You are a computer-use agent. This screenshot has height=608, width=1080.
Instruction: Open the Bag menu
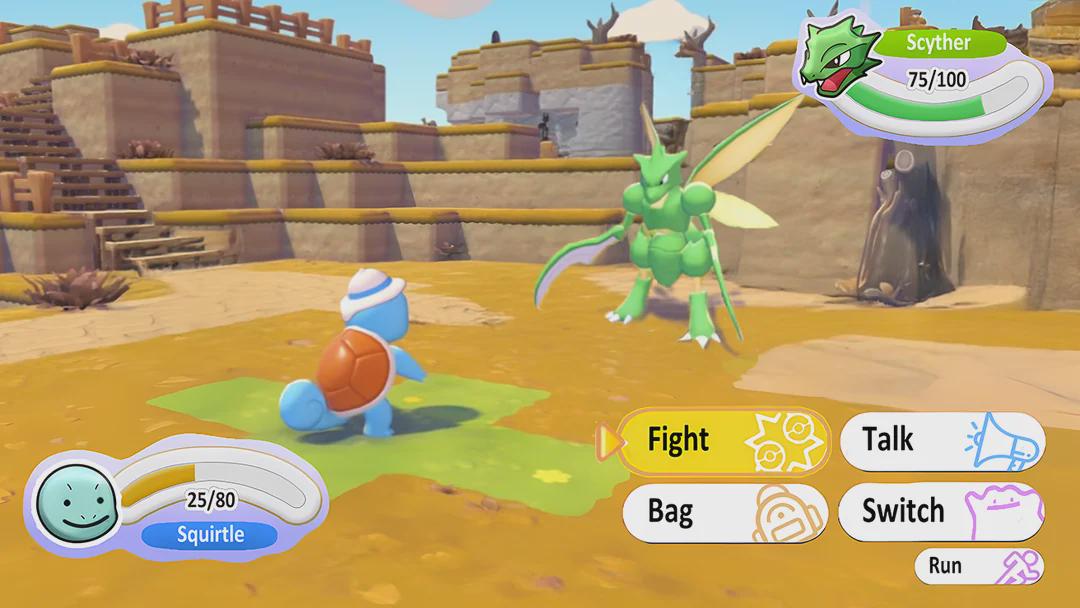coord(724,513)
